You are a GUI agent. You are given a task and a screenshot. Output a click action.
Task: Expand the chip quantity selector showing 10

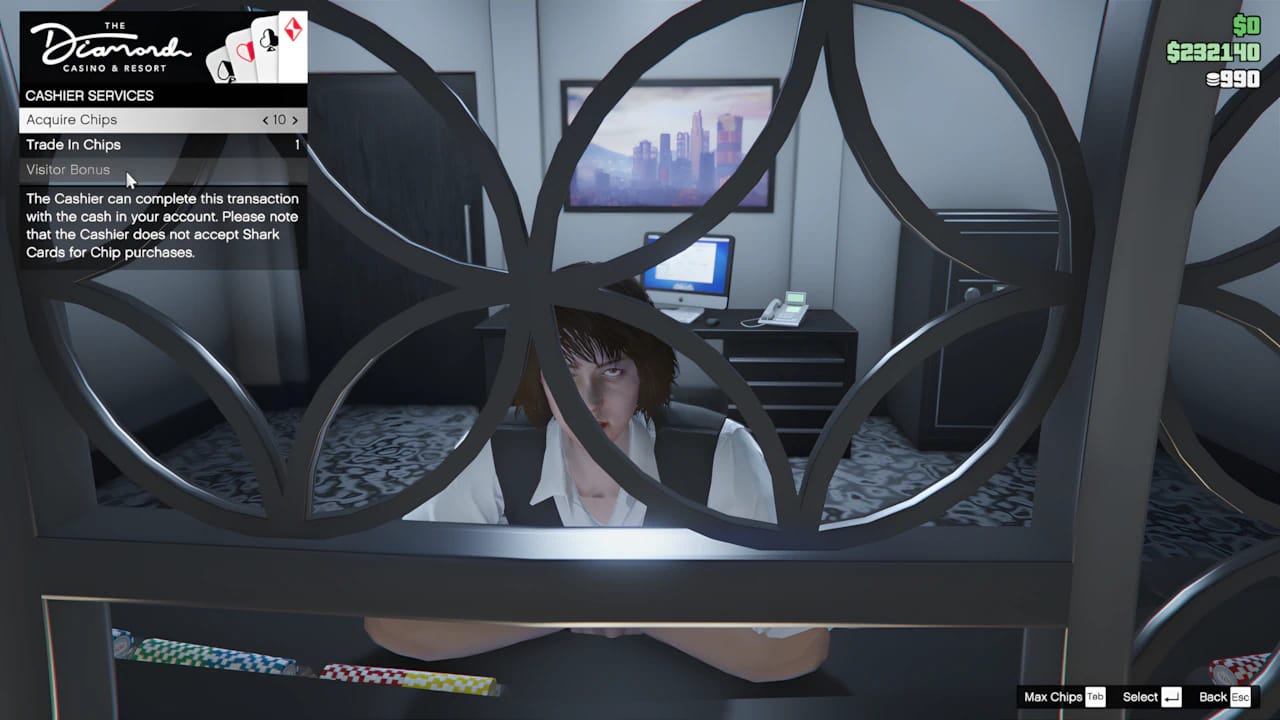(282, 119)
